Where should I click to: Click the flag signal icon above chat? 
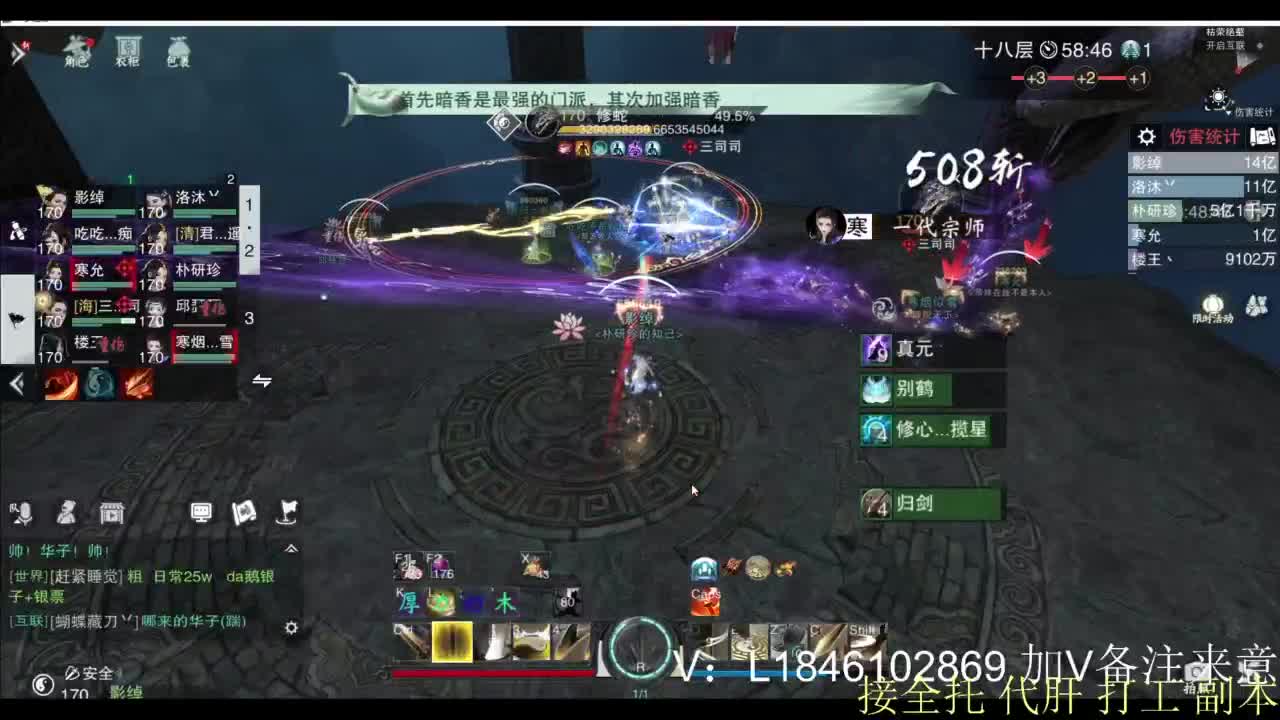pos(287,512)
